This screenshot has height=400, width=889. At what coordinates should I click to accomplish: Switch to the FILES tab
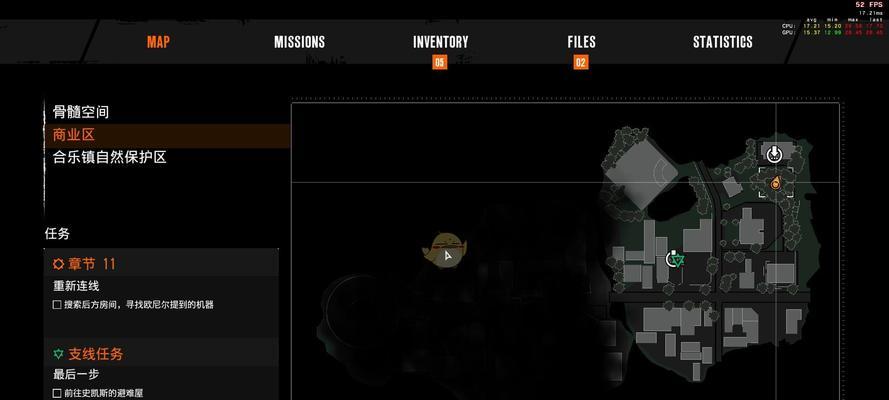581,42
